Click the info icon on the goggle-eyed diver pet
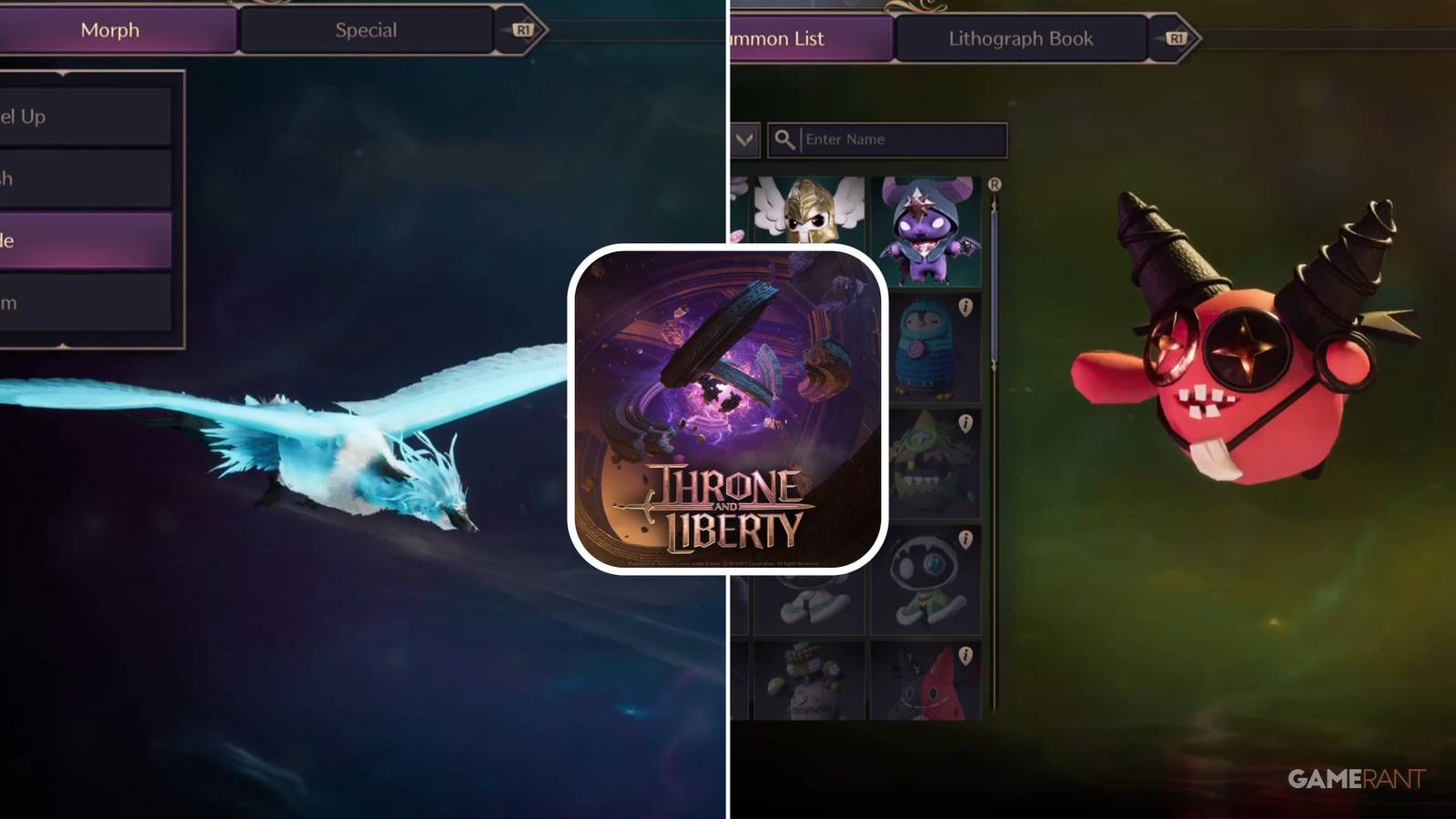Screen dimensions: 1456x819 click(x=965, y=539)
